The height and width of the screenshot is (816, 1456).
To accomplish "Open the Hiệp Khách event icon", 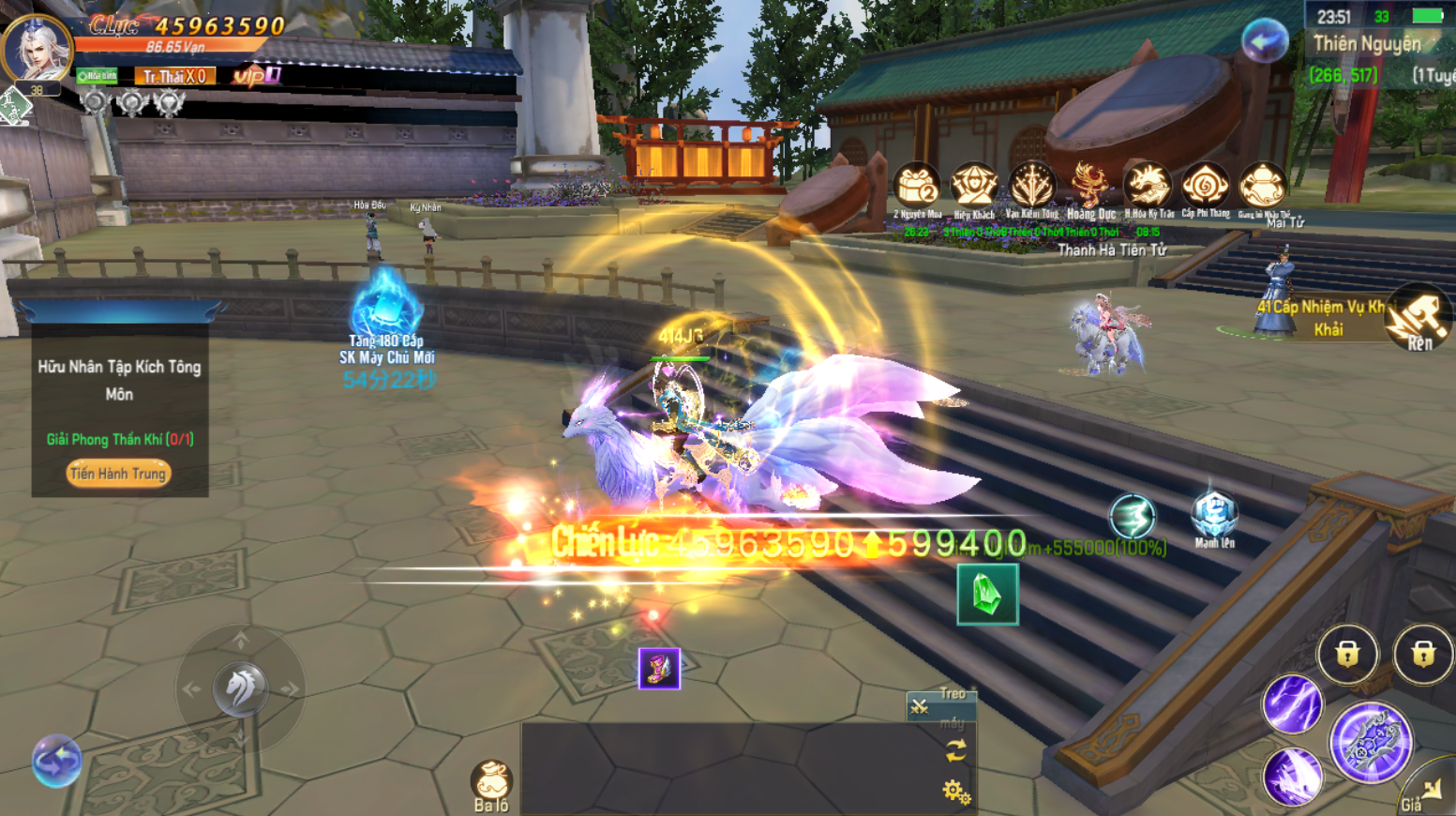I will click(974, 186).
